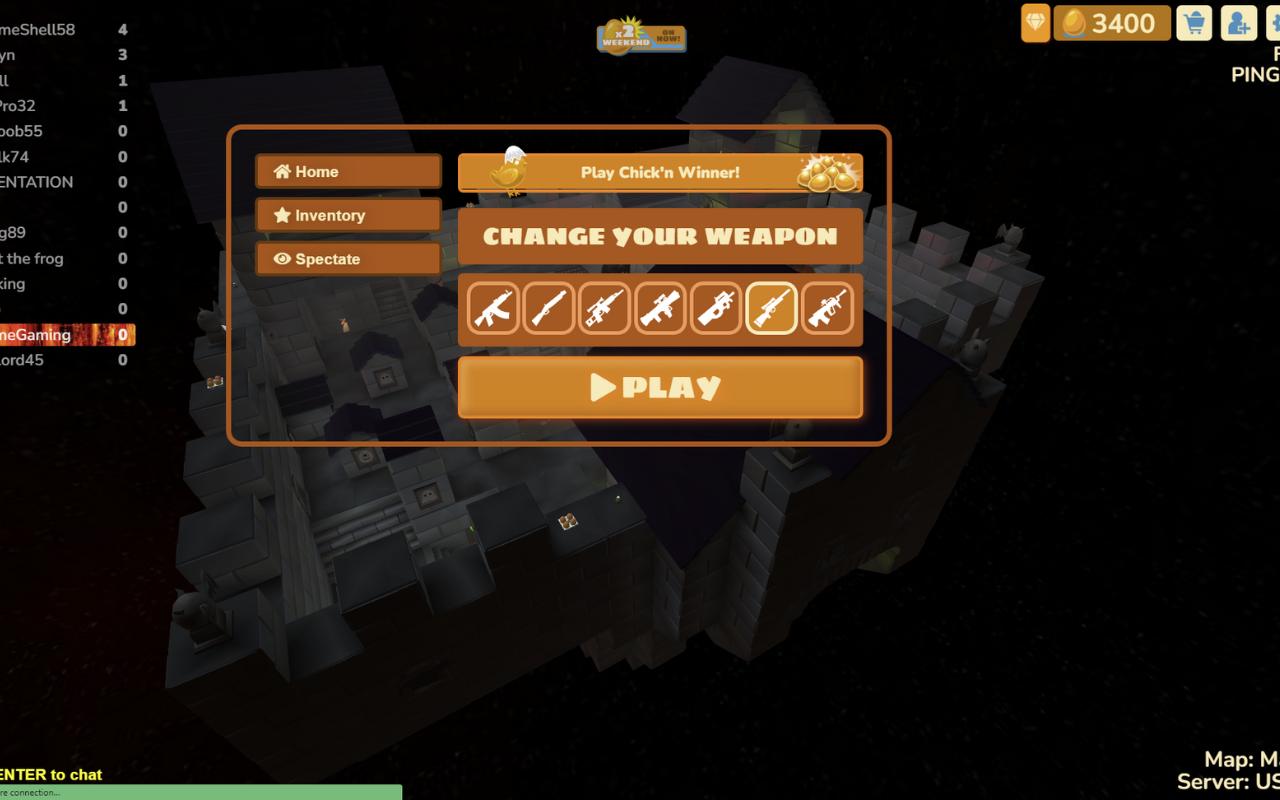
Task: Enter Spectate mode
Action: point(348,259)
